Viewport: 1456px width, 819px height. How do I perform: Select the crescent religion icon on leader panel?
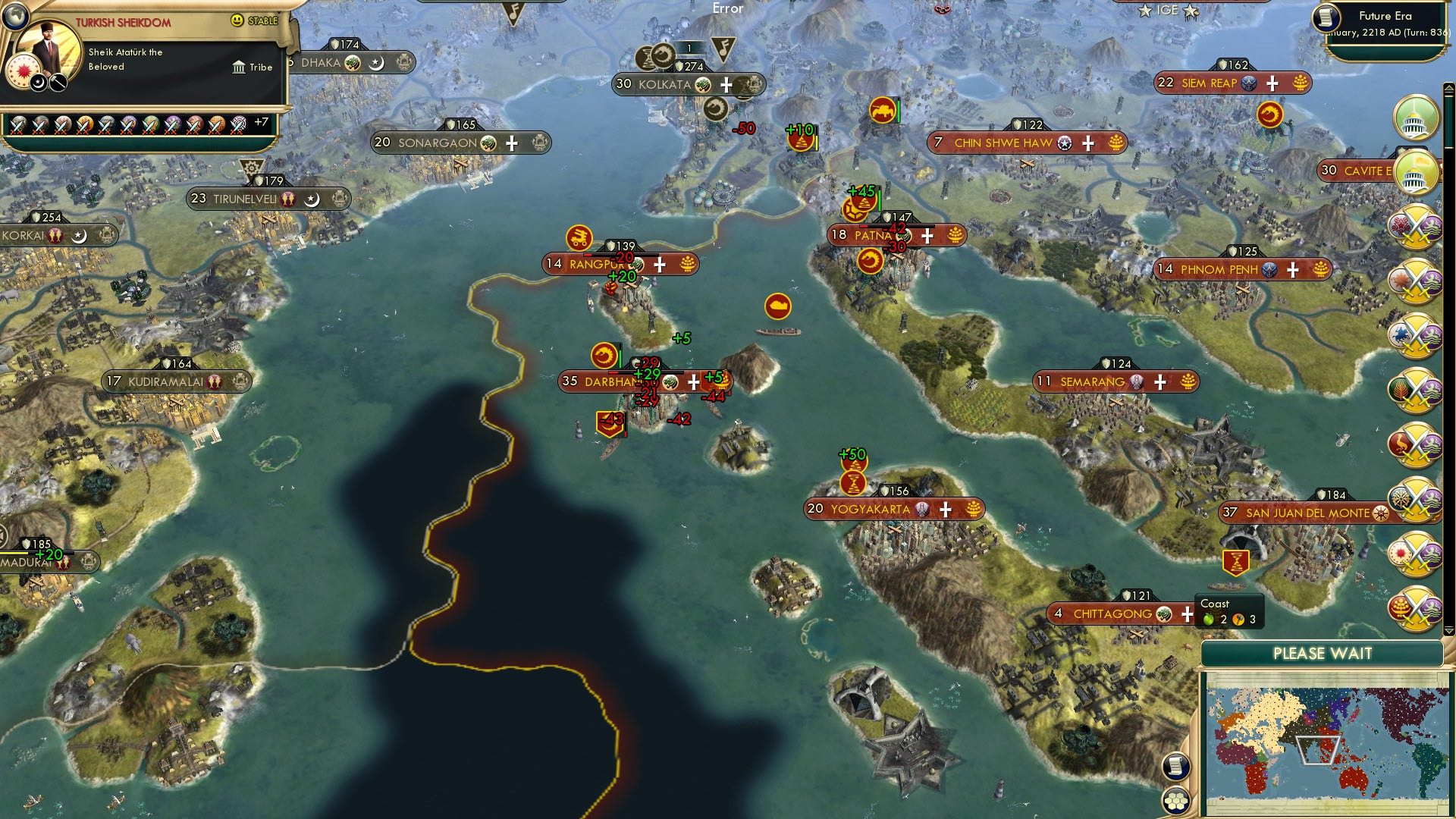coord(38,83)
